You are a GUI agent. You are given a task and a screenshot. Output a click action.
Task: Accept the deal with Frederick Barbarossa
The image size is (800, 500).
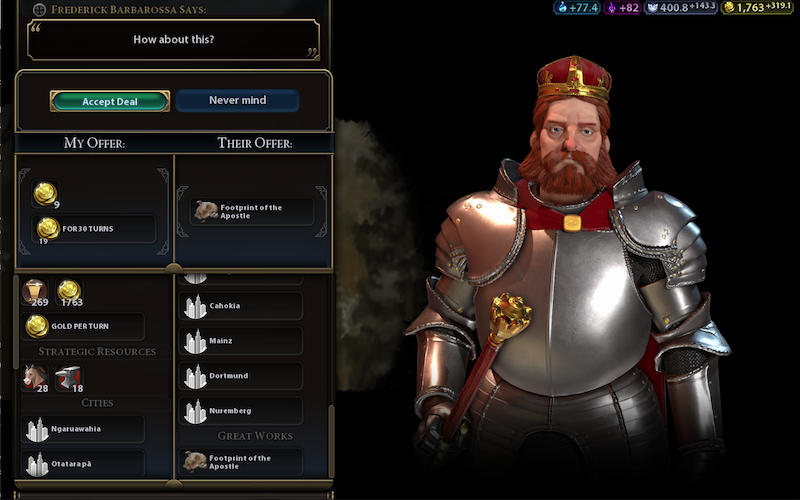point(110,101)
